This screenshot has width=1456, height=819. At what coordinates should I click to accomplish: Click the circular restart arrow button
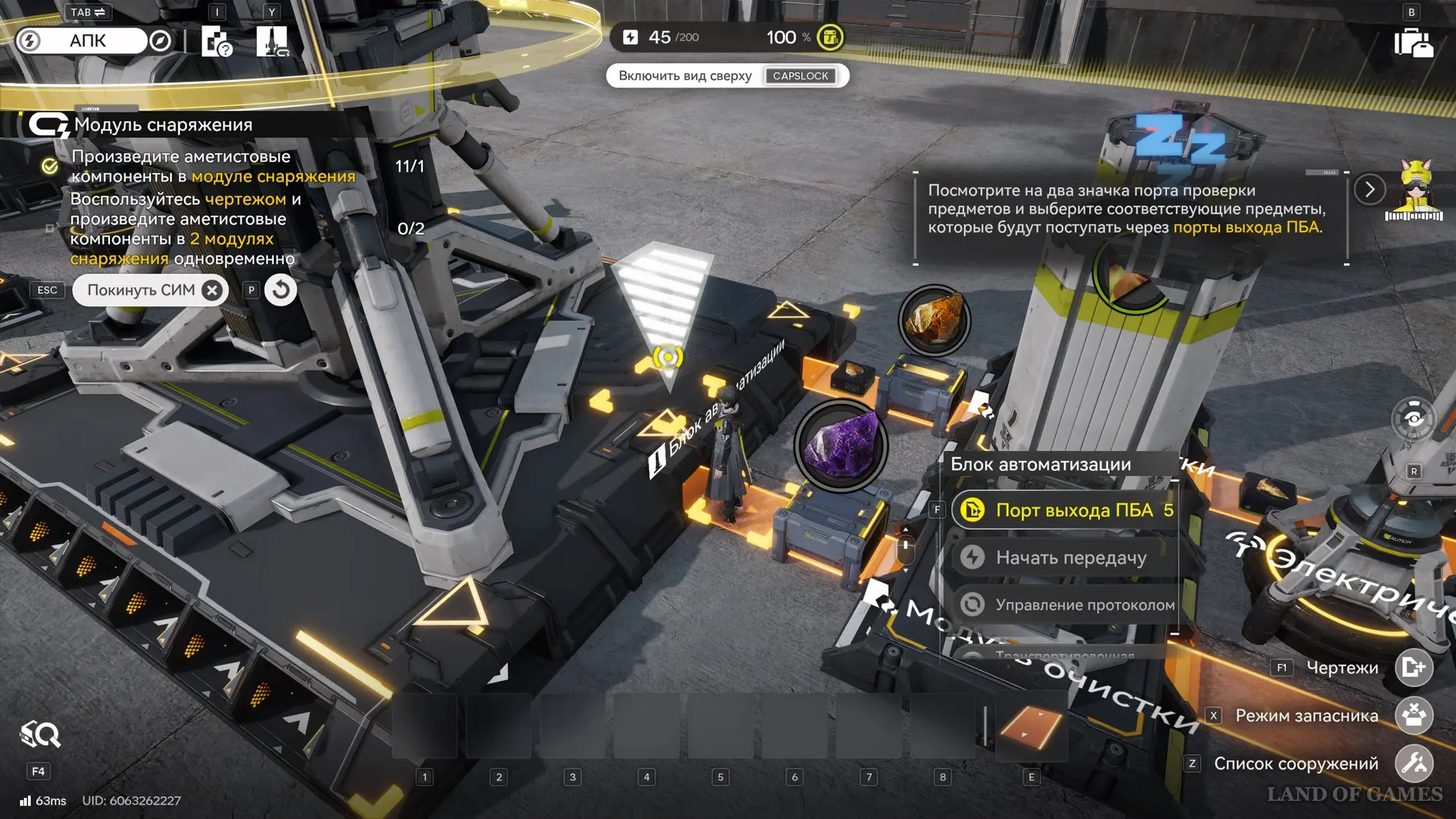pos(280,290)
